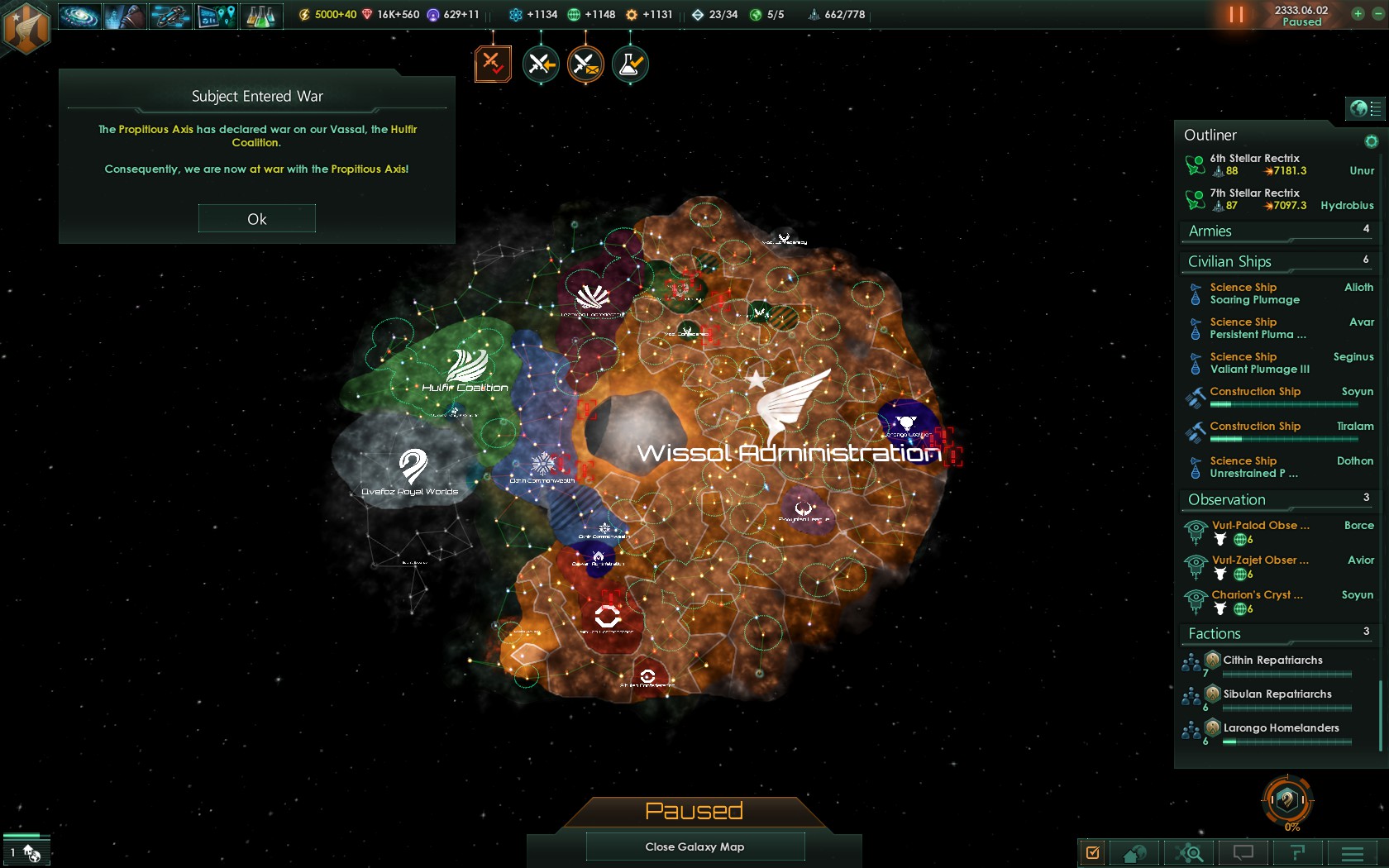Increase game speed with the plus button
Screen dimensions: 1389x868
[1358, 13]
